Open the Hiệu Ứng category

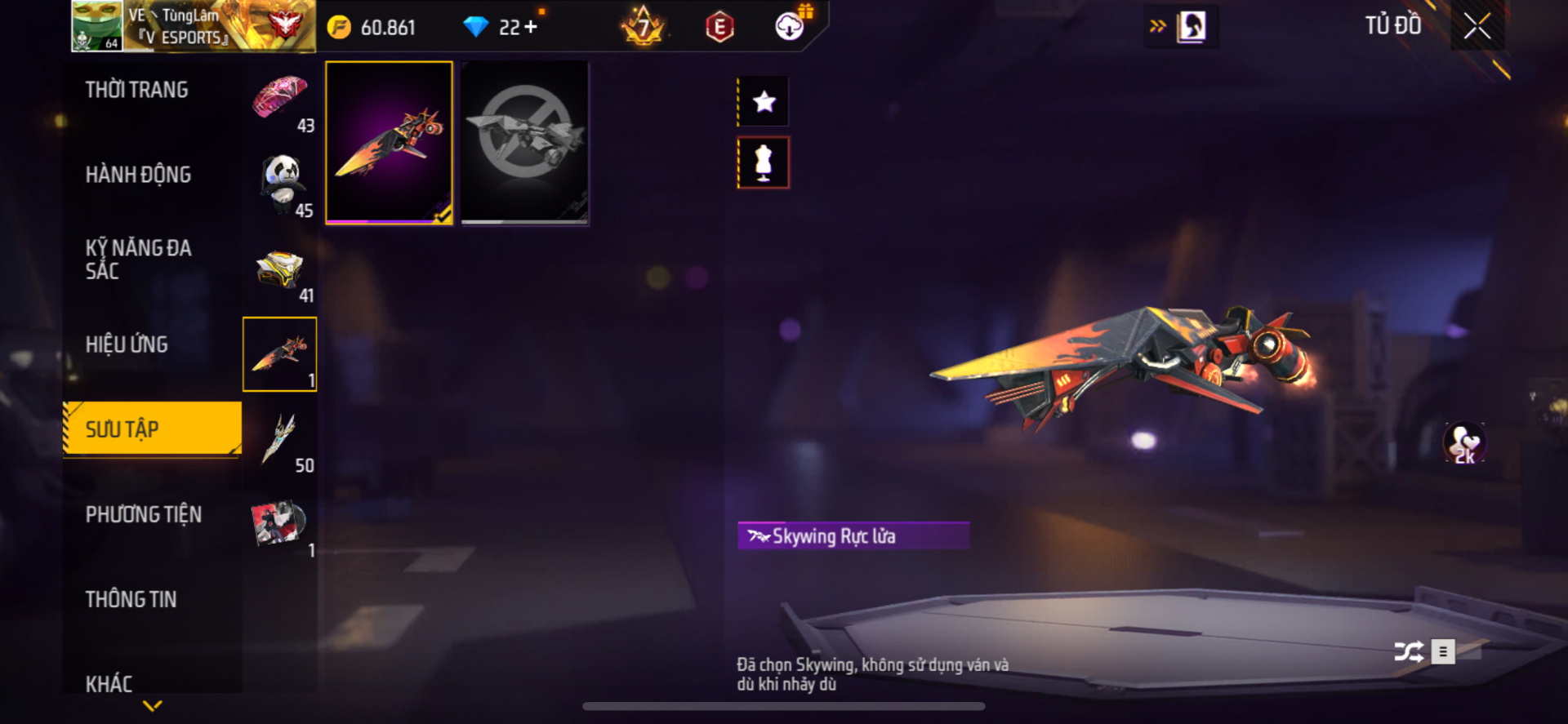[x=127, y=344]
